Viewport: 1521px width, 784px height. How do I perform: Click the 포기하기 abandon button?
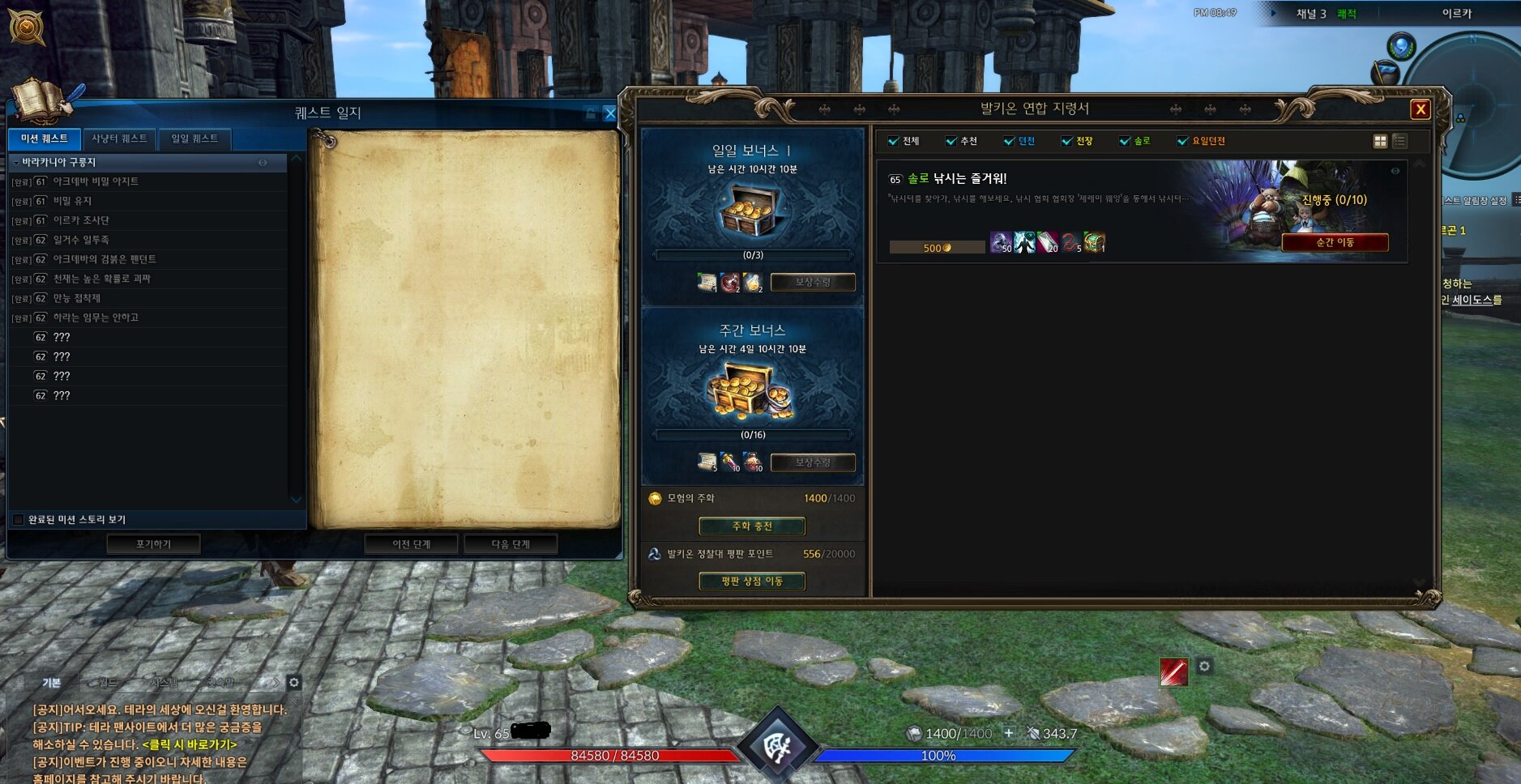154,544
